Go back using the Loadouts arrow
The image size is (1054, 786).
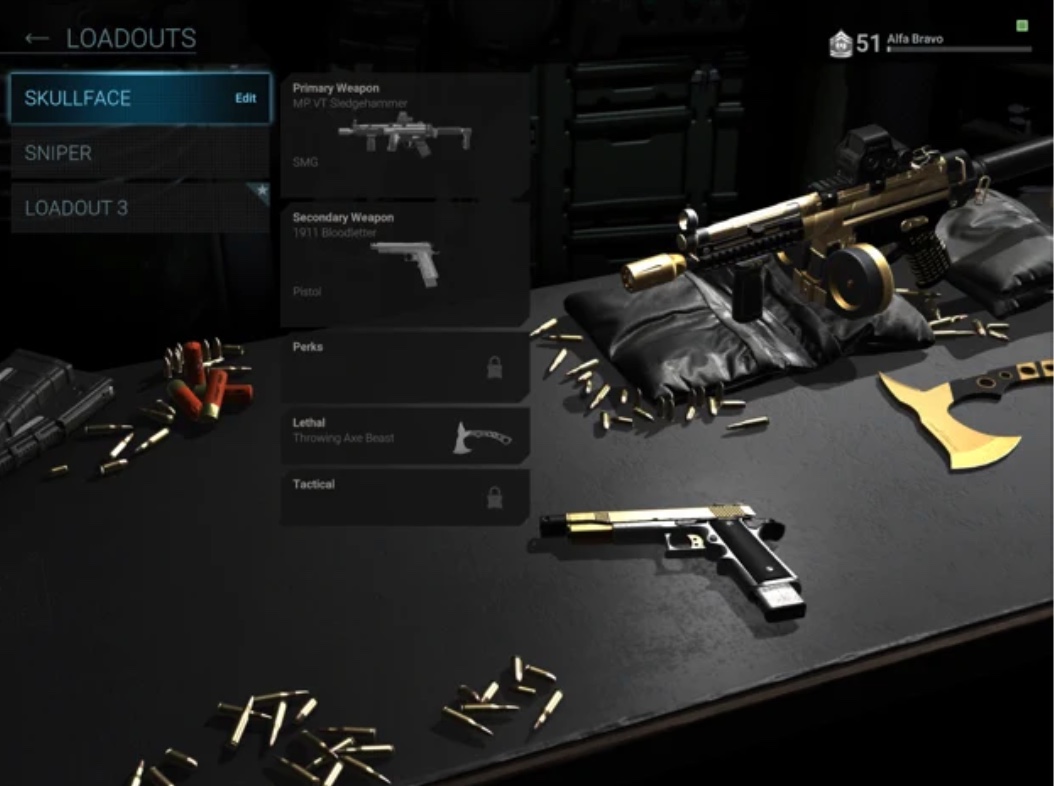click(37, 39)
